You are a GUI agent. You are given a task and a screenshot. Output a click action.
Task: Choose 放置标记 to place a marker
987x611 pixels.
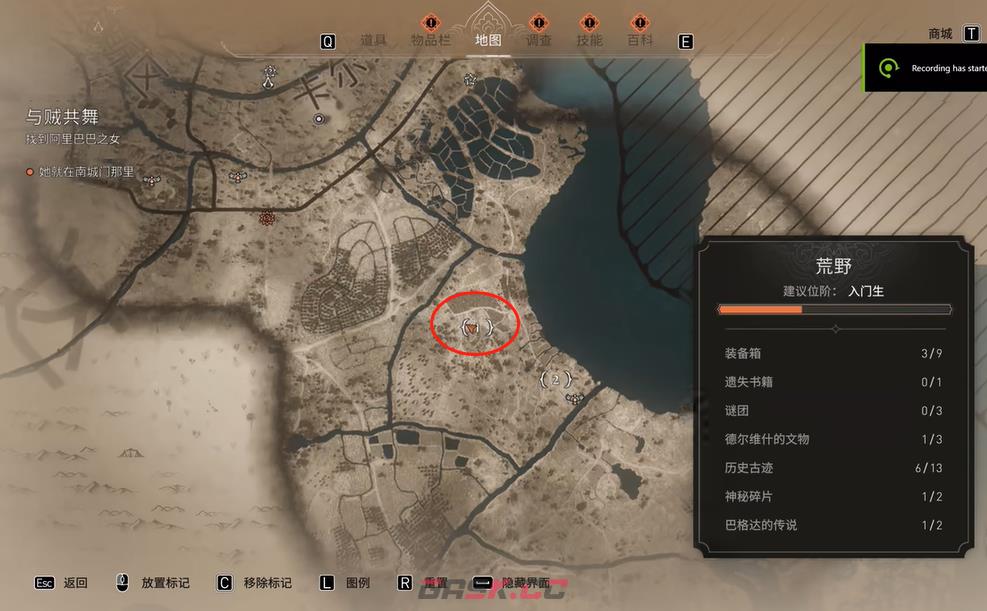click(165, 583)
